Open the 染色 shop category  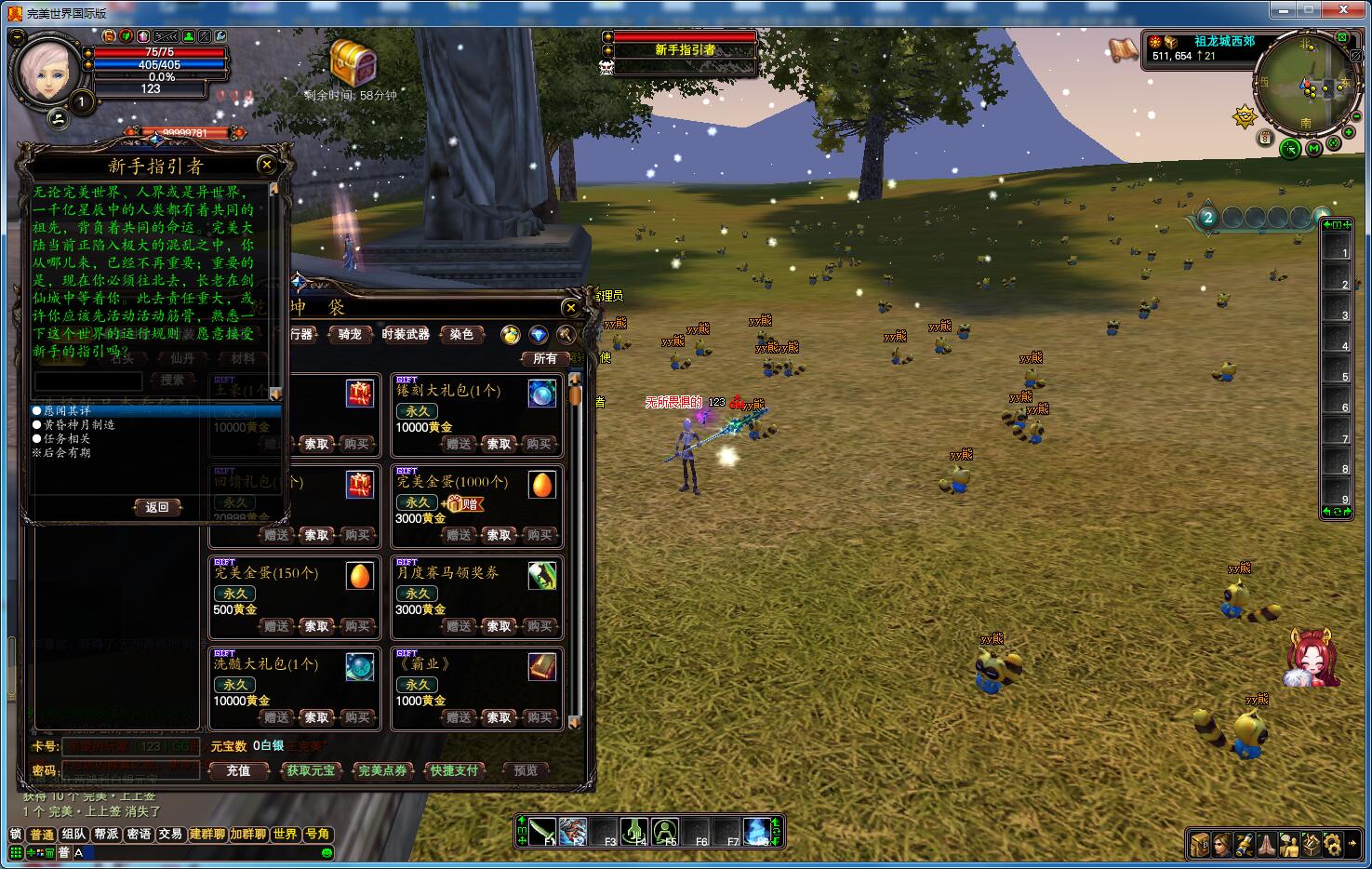461,334
